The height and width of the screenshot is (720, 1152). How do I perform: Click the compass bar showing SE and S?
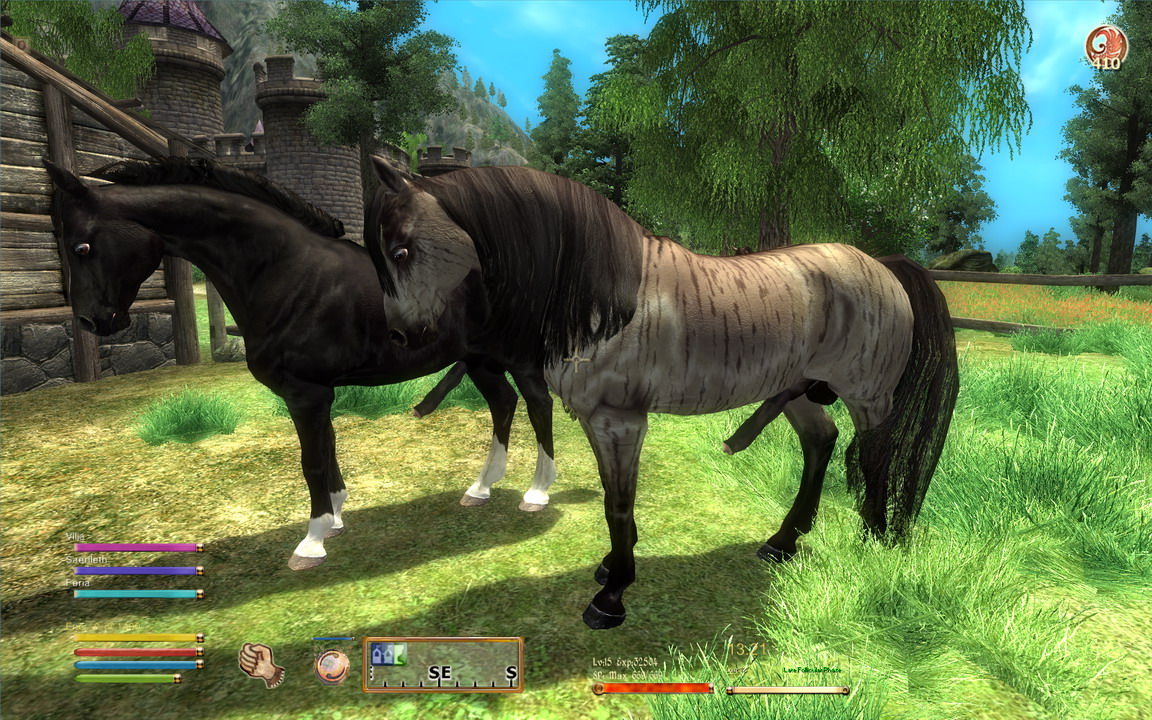click(443, 665)
